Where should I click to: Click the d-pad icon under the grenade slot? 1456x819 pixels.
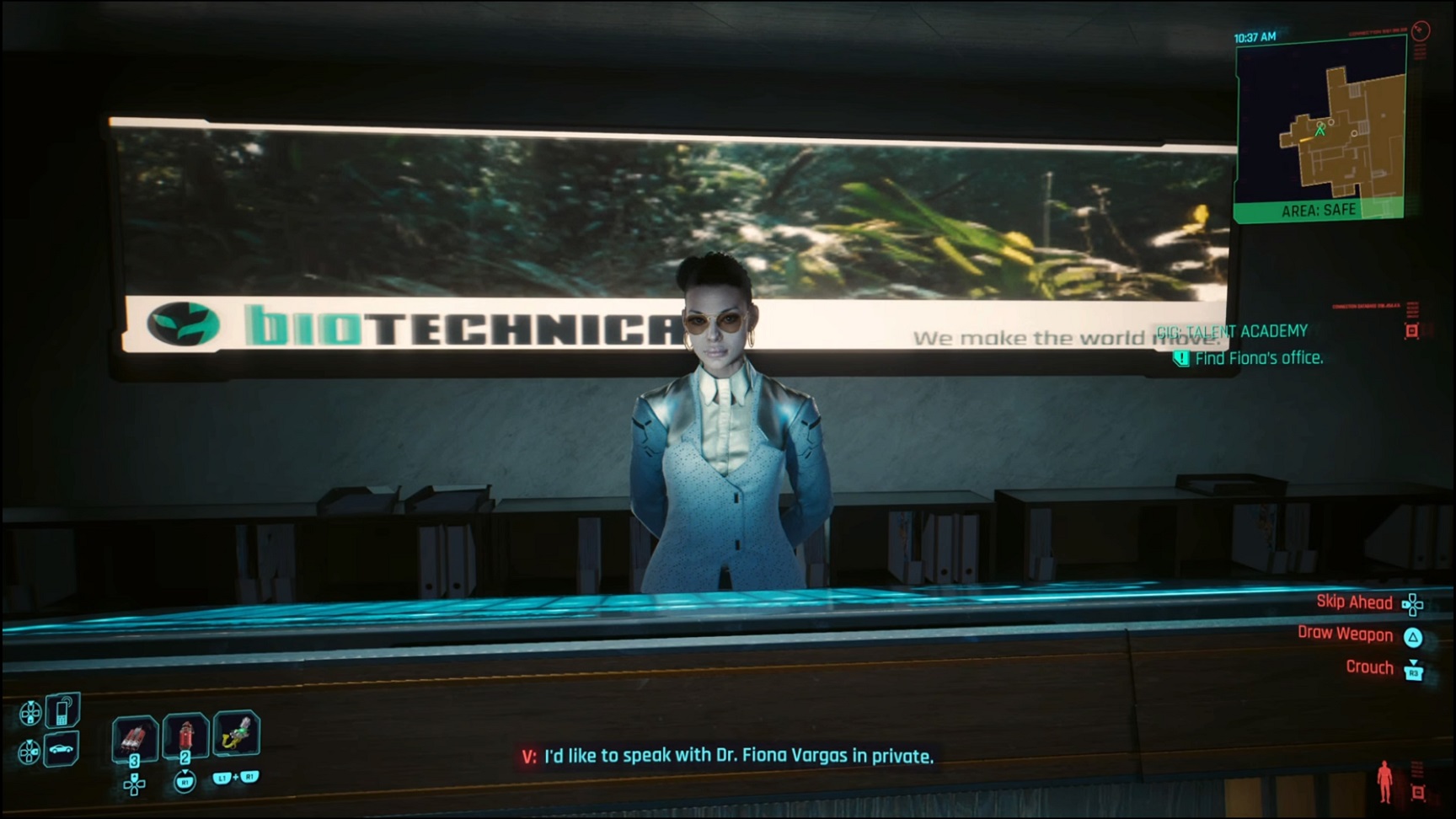coord(135,784)
